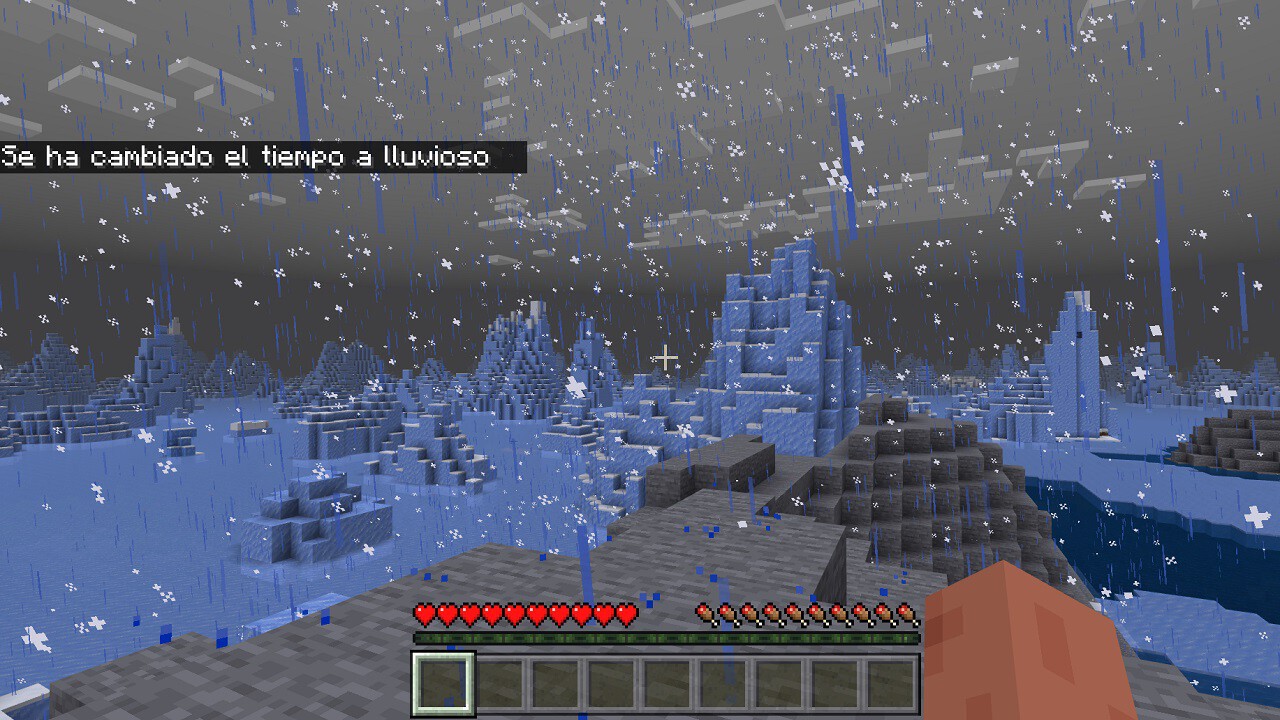Click the last heart of the health row
Viewport: 1280px width, 720px height.
pos(626,614)
